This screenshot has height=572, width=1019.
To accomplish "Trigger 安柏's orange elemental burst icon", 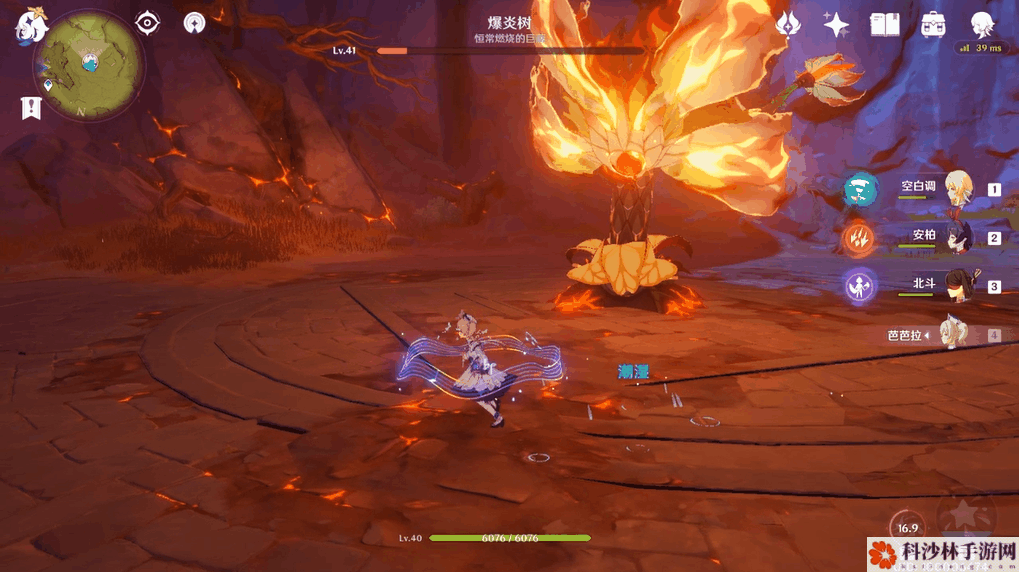I will click(860, 238).
